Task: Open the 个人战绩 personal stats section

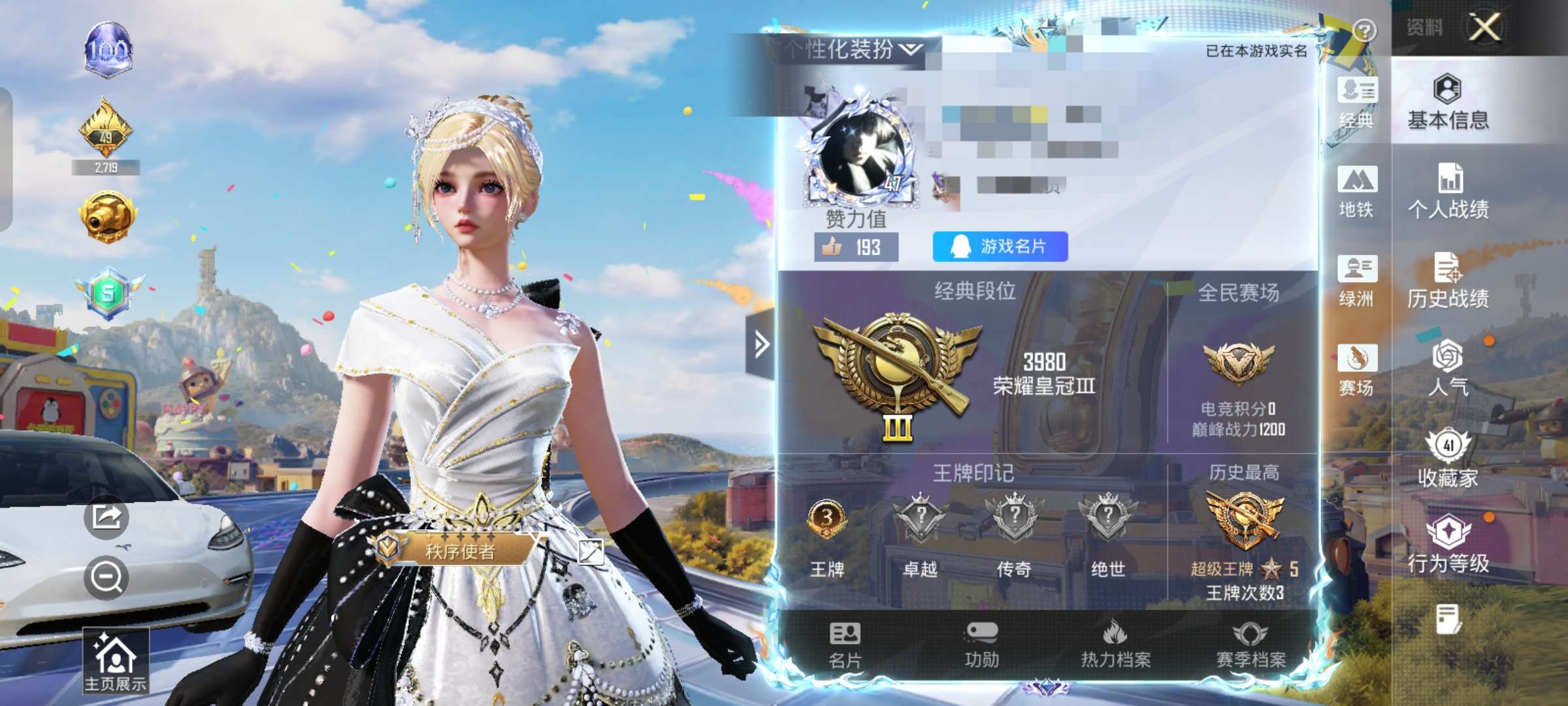Action: coord(1448,191)
